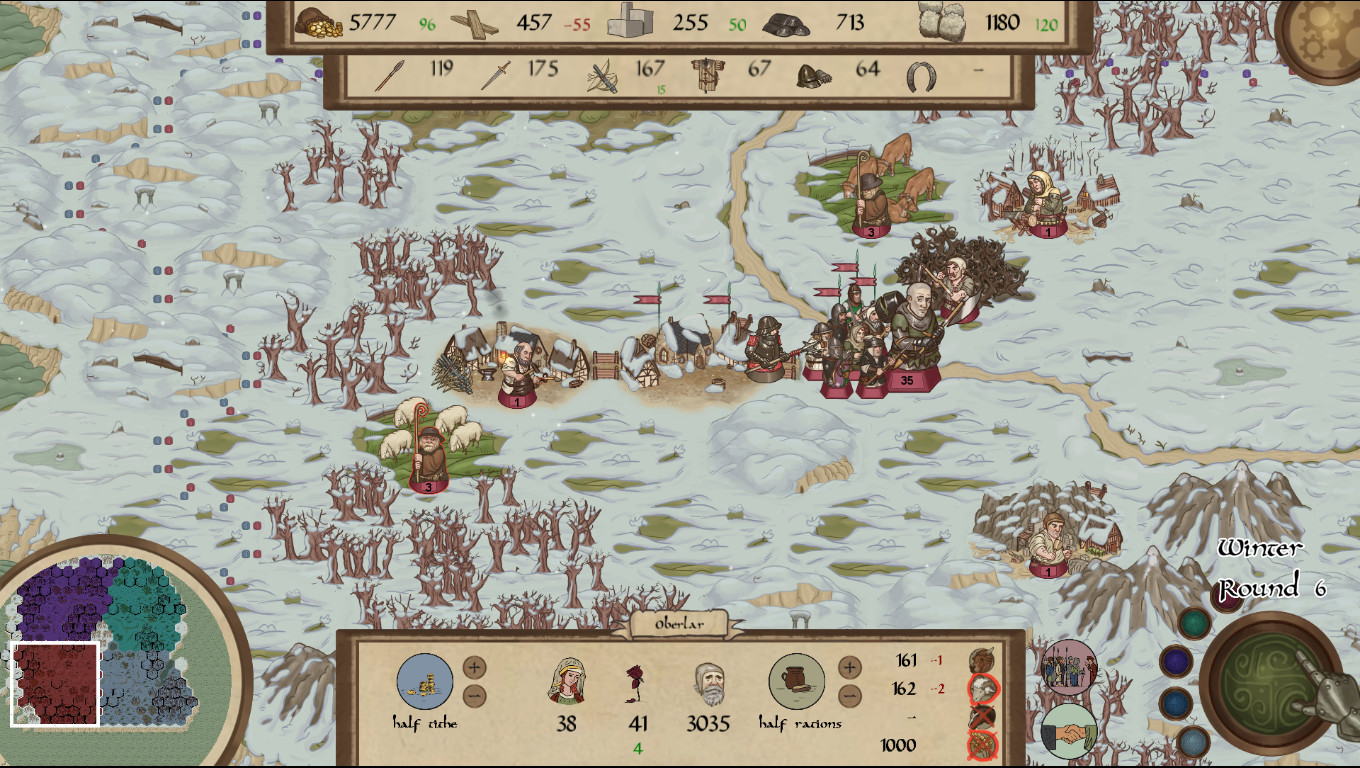The height and width of the screenshot is (768, 1360).
Task: Click the jug icon next to half rations
Action: point(795,682)
